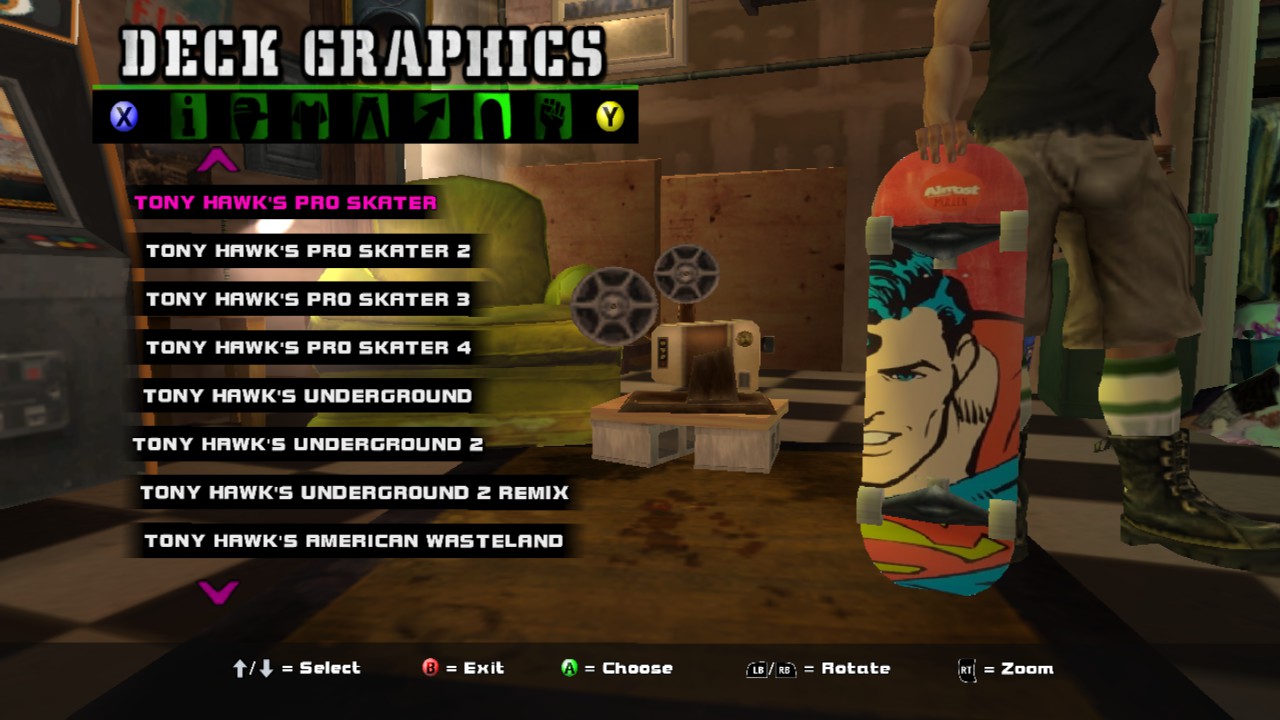Screen dimensions: 1280x720
Task: Open the cap headwear tab
Action: pos(248,117)
